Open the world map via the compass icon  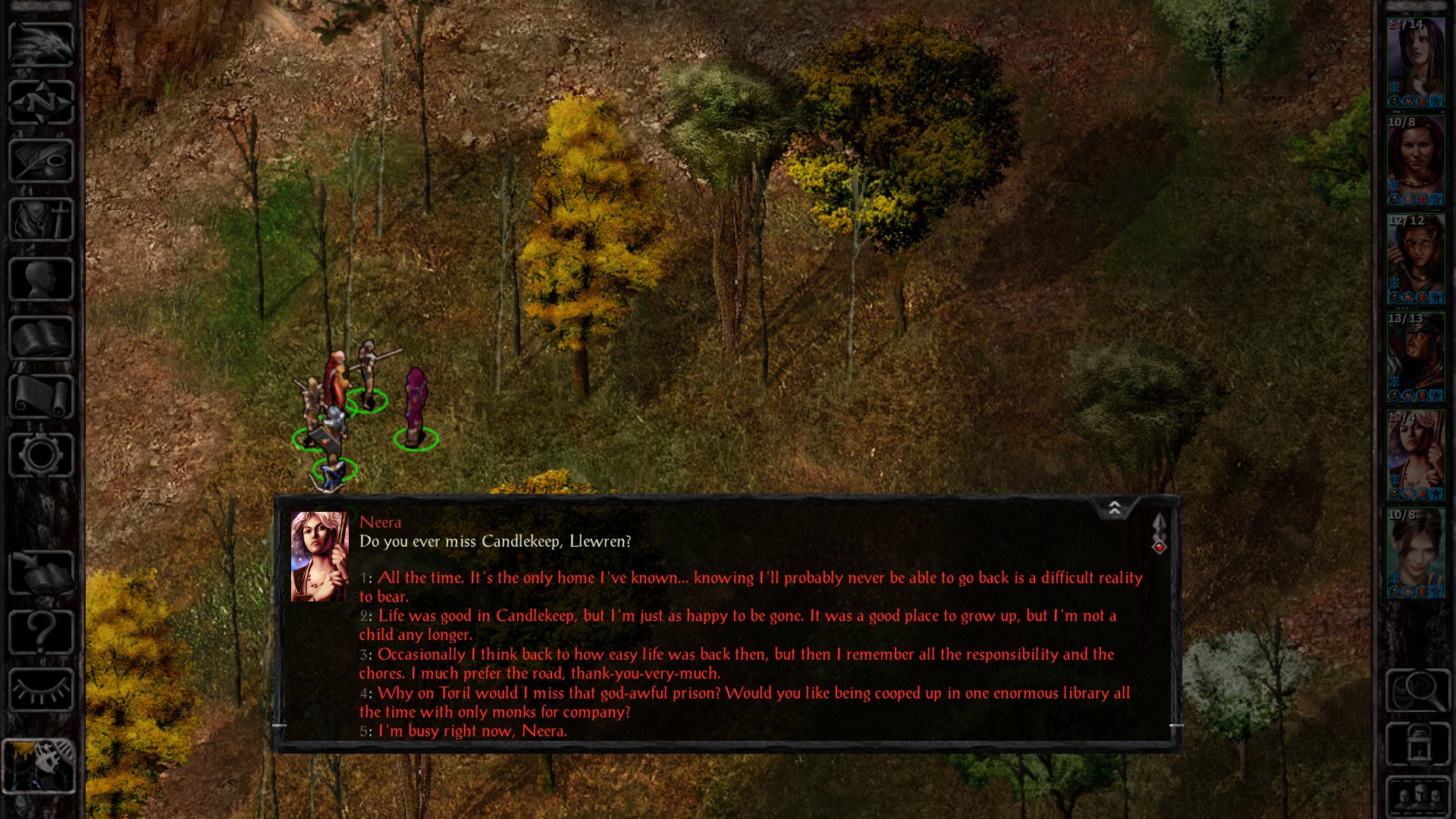(42, 102)
